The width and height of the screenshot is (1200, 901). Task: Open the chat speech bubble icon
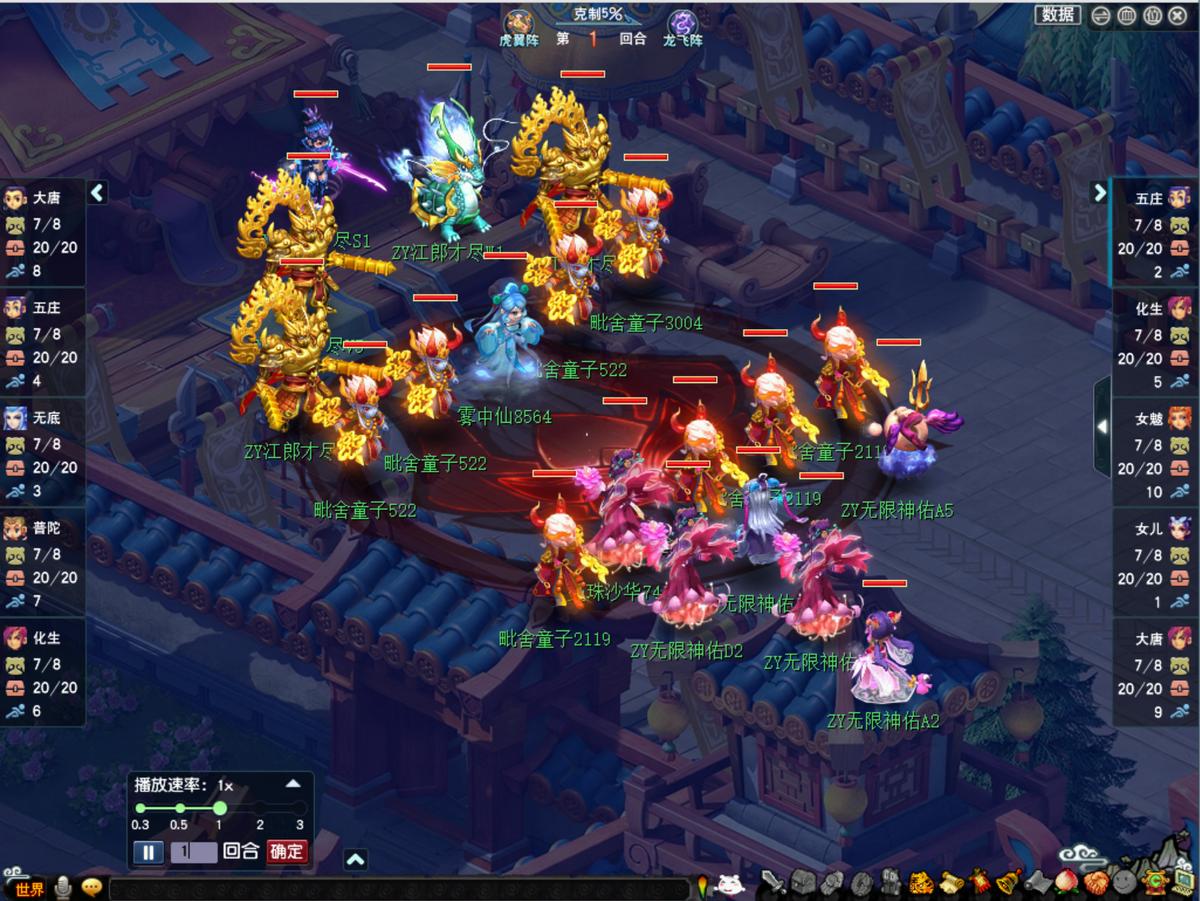tap(92, 888)
